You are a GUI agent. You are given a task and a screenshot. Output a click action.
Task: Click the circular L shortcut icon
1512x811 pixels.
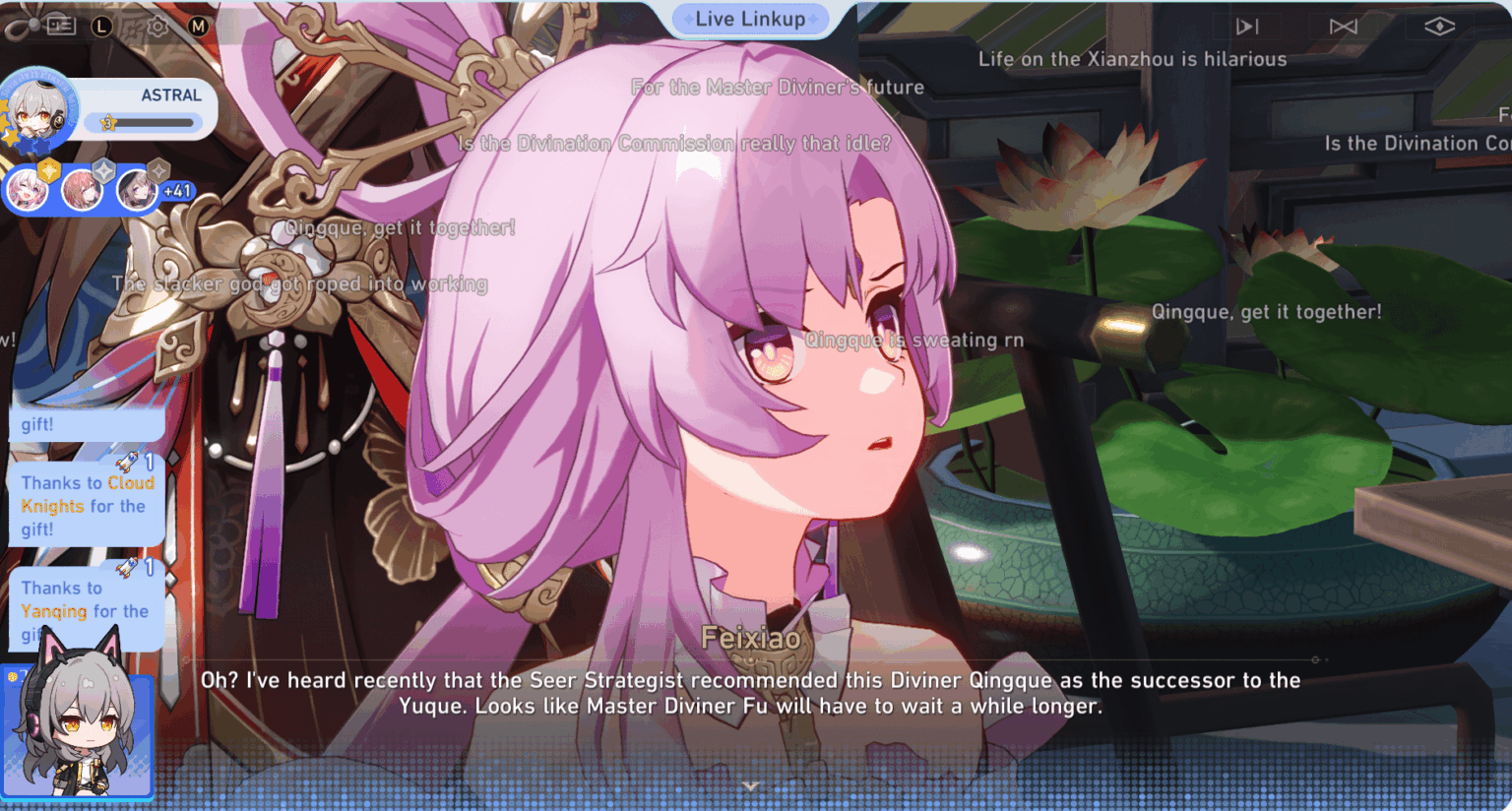[100, 27]
